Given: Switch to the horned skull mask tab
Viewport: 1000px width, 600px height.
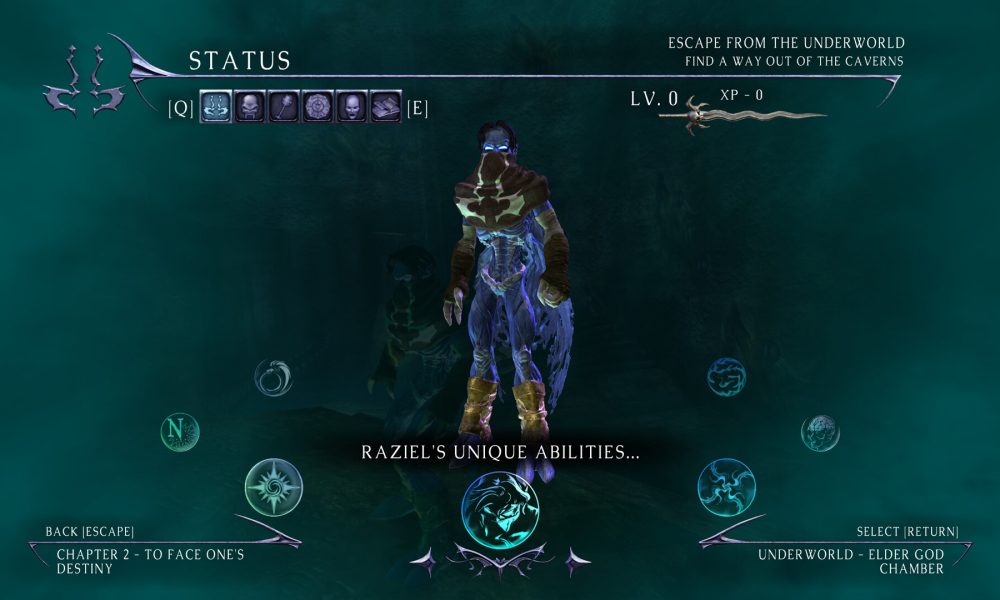Looking at the screenshot, I should [x=250, y=107].
